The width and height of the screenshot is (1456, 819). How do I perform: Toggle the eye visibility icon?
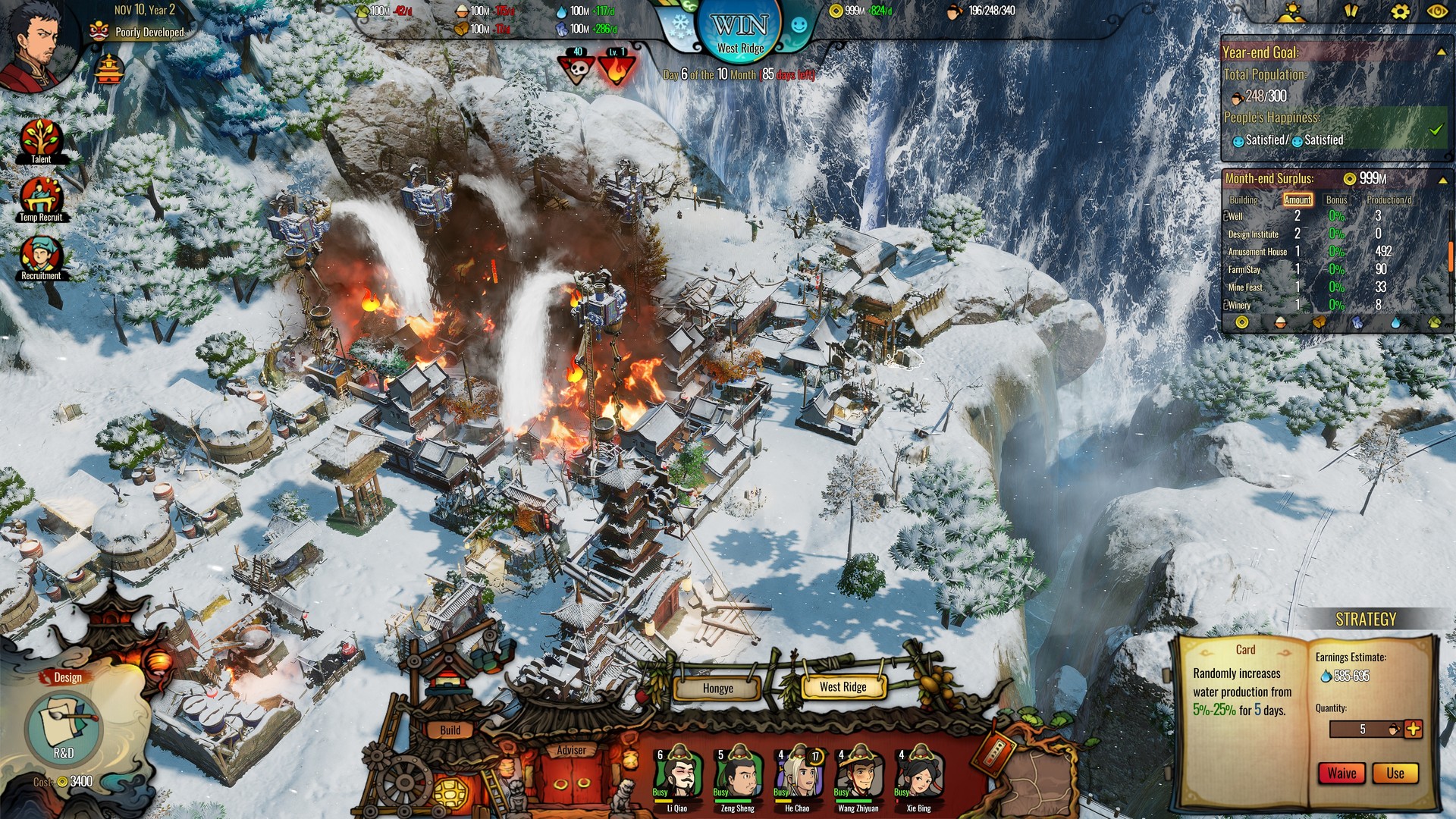click(1437, 11)
